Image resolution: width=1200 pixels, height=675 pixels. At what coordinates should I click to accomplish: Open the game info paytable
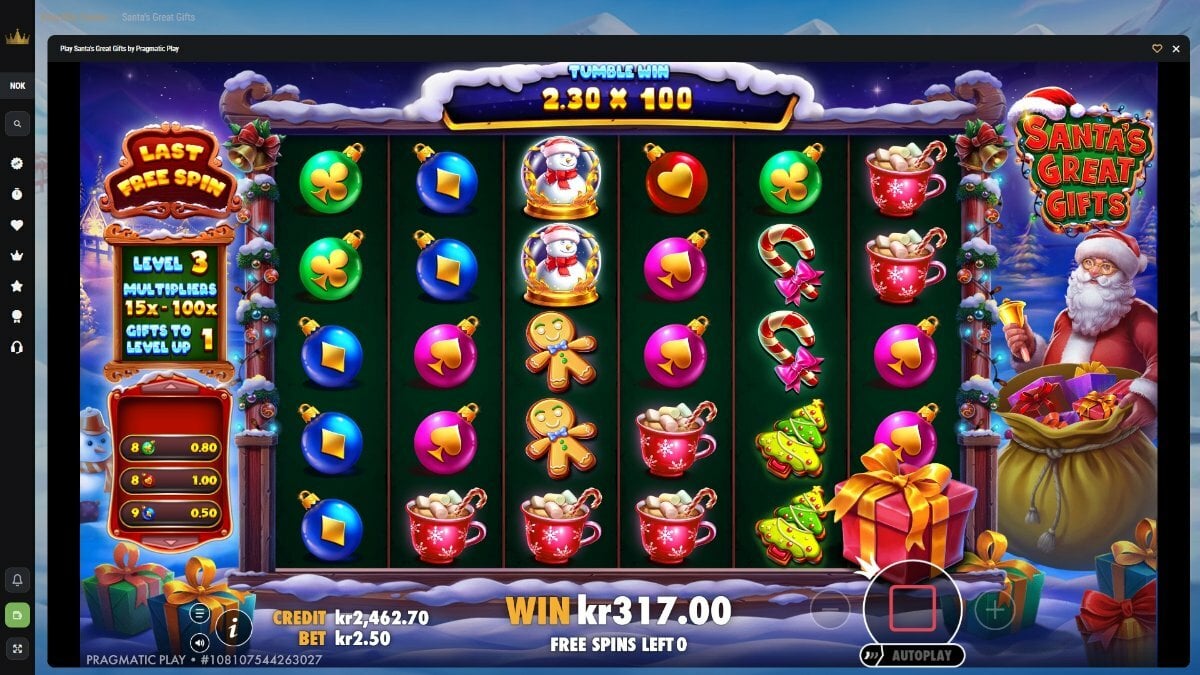(233, 627)
